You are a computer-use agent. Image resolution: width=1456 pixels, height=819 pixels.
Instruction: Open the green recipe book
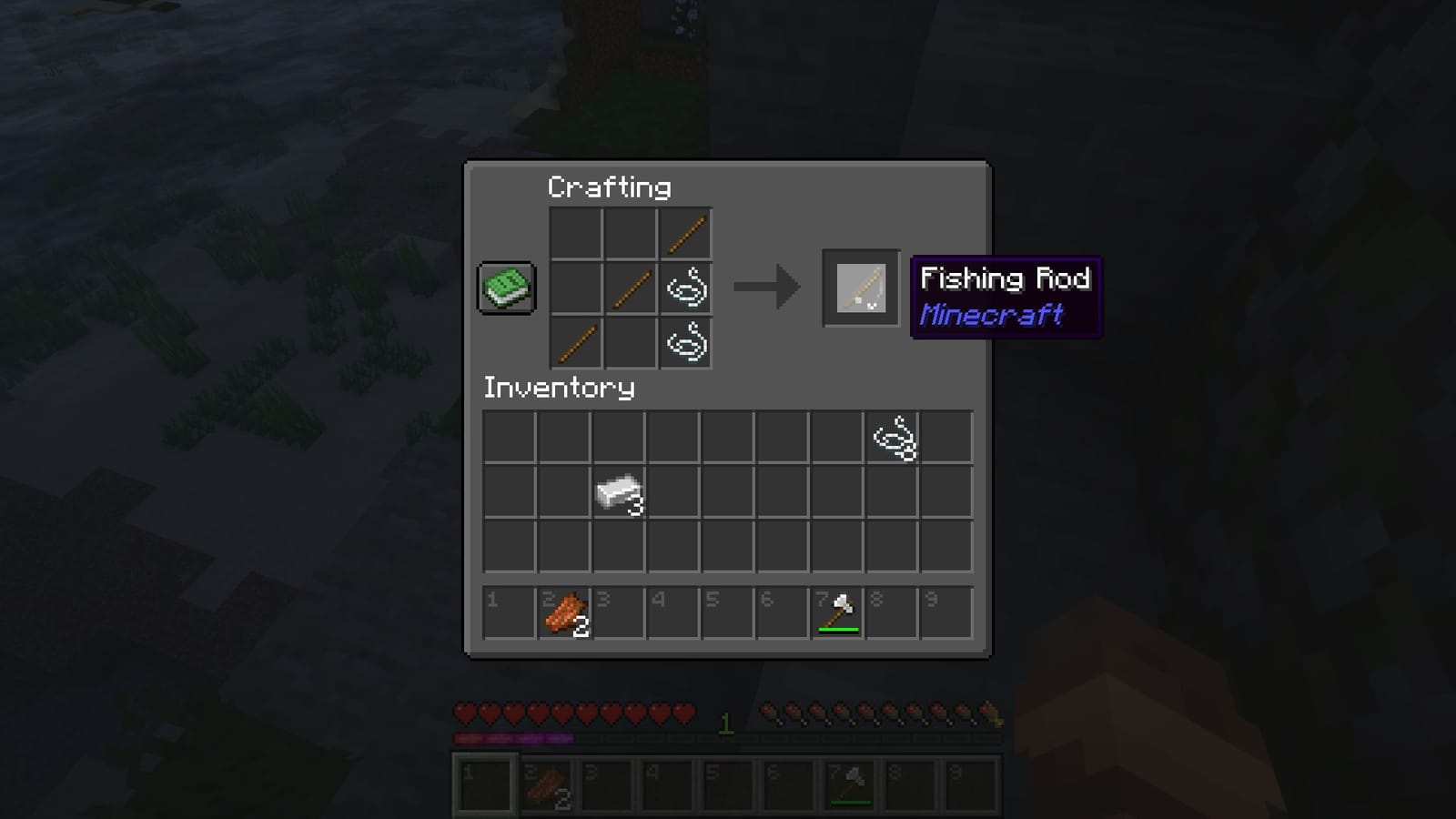coord(506,286)
